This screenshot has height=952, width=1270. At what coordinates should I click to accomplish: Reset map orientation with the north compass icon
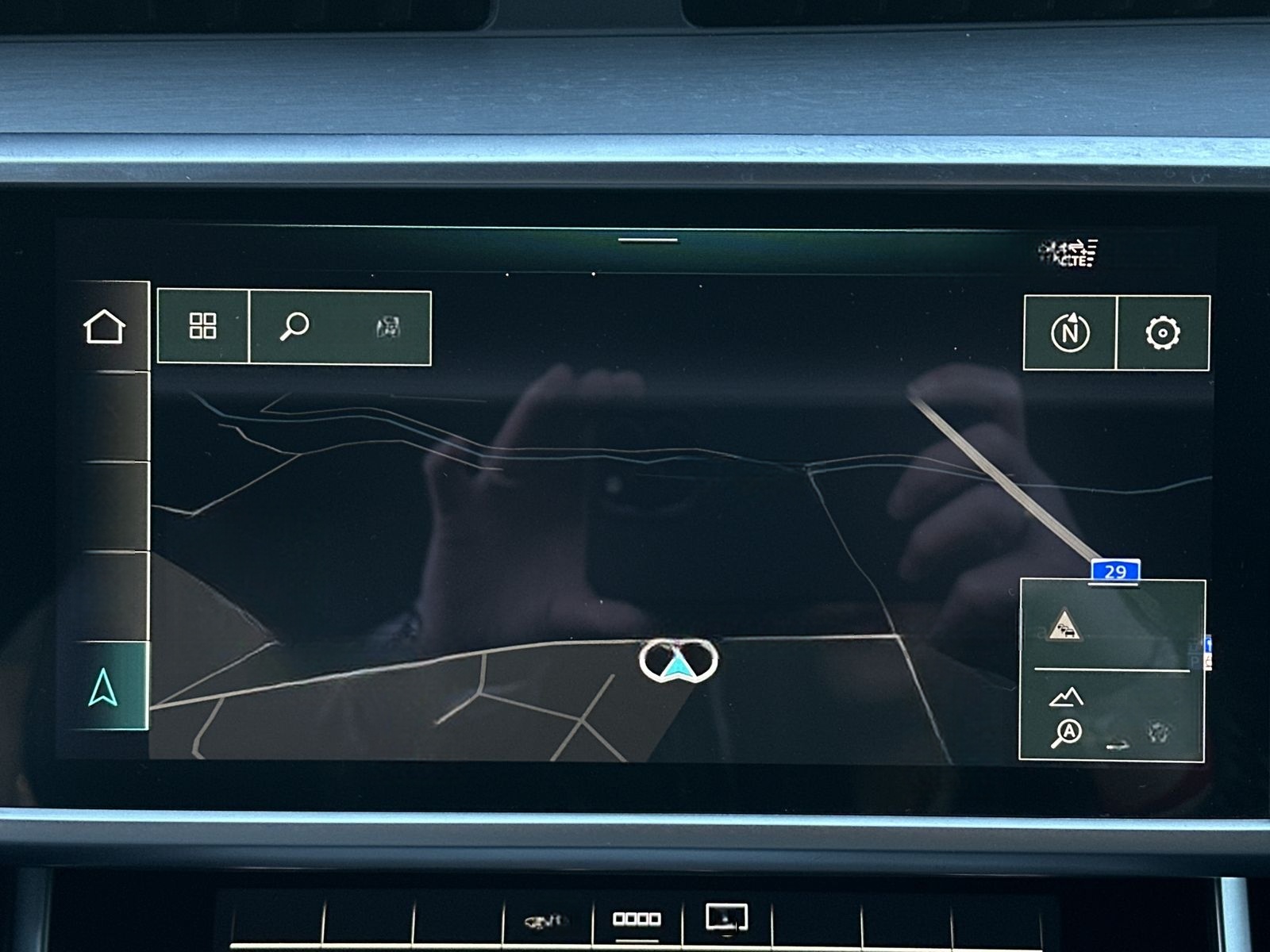tap(1070, 332)
